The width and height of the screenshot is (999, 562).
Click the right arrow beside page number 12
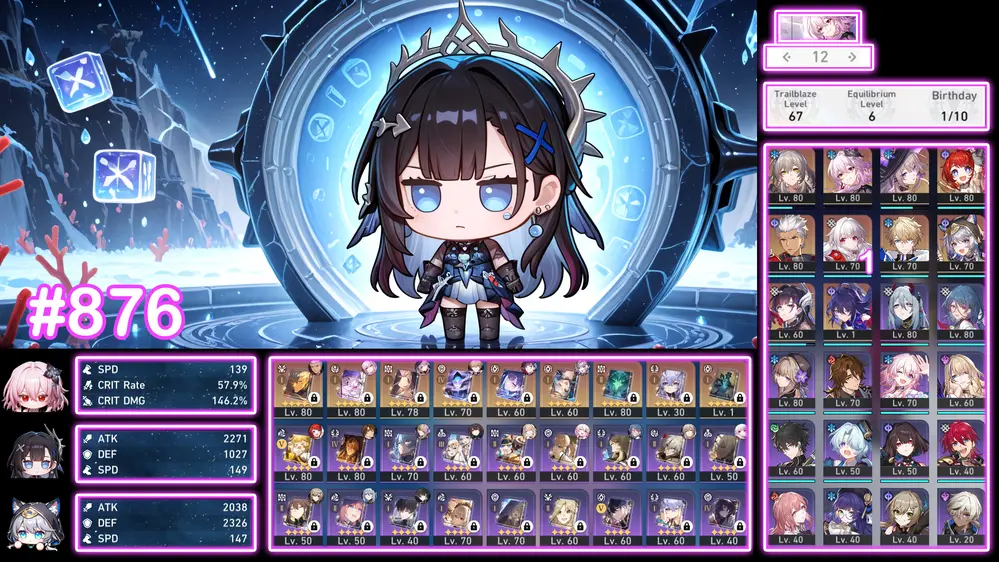[851, 57]
